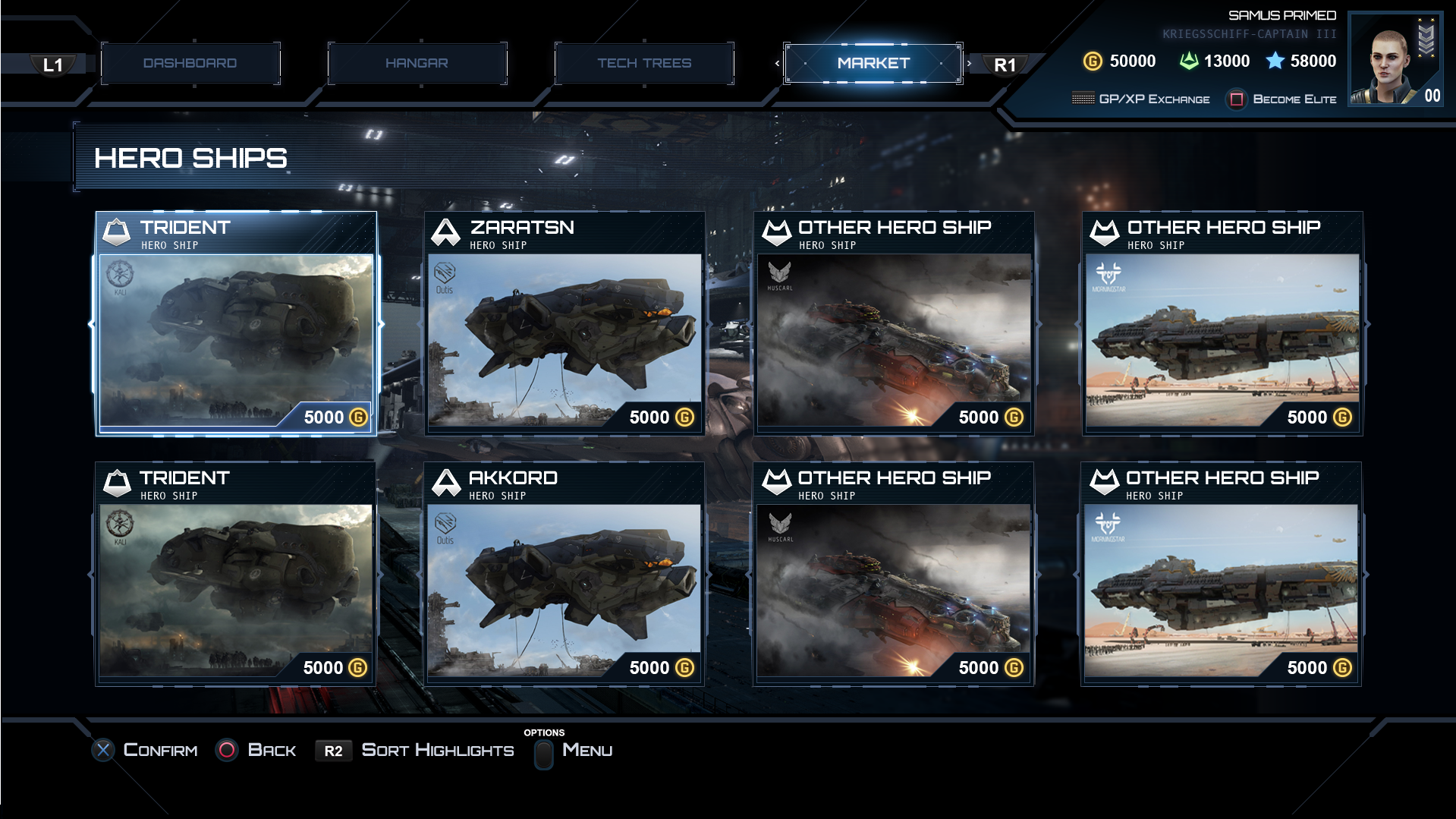Select the Zaratsn hero ship card

coord(564,324)
